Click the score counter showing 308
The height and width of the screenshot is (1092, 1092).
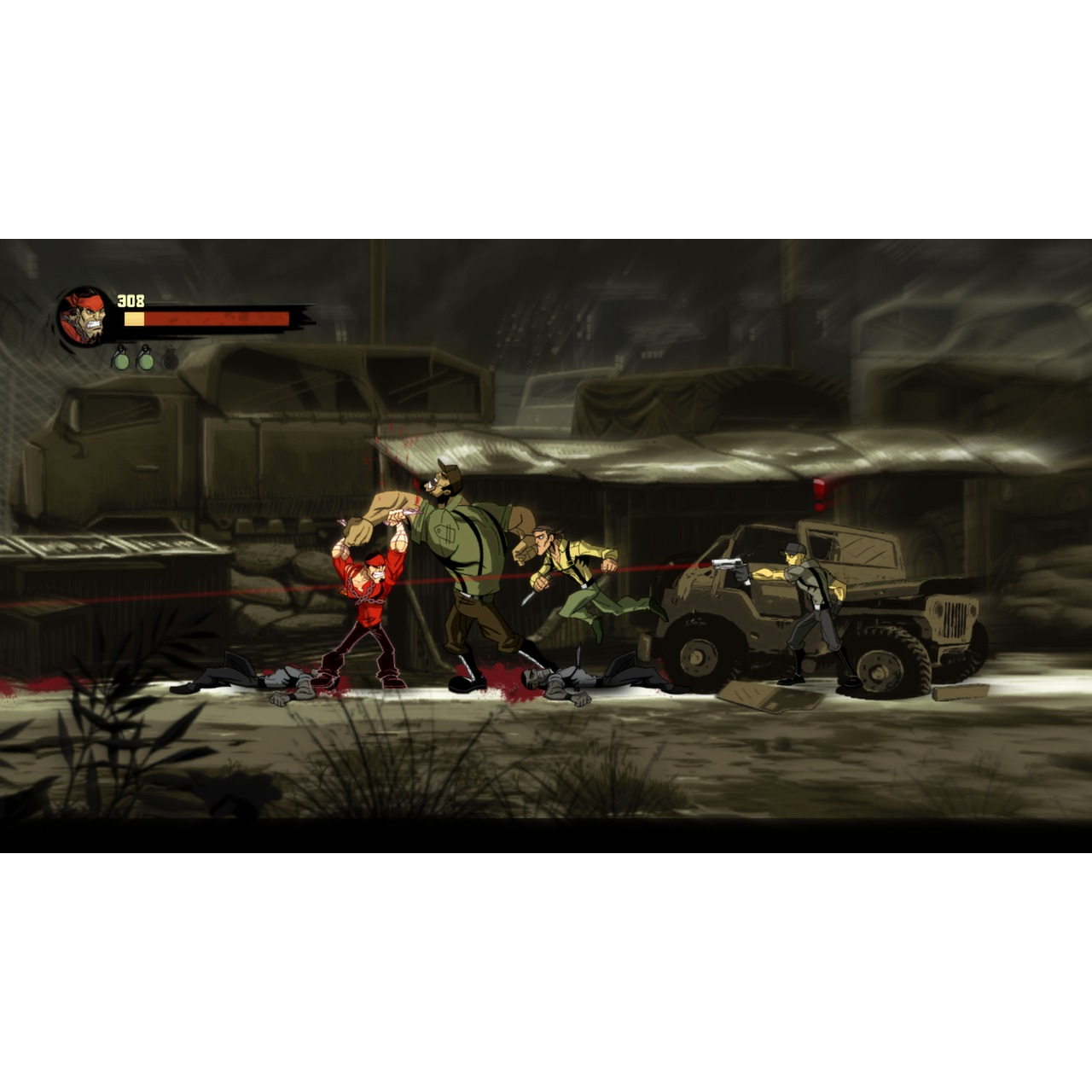130,299
